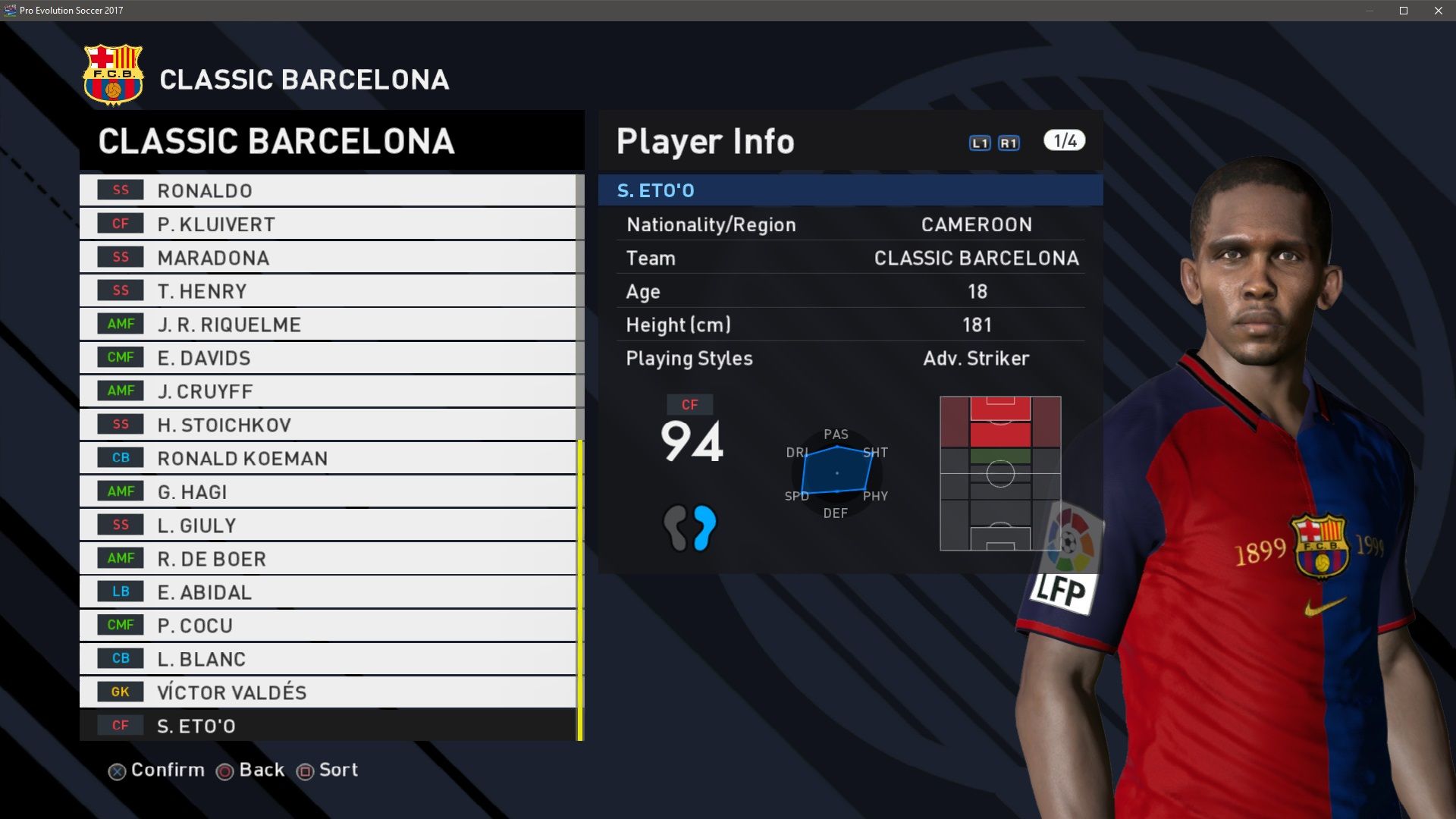Click the yellow player list scrollbar
The width and height of the screenshot is (1456, 819).
coord(580,590)
